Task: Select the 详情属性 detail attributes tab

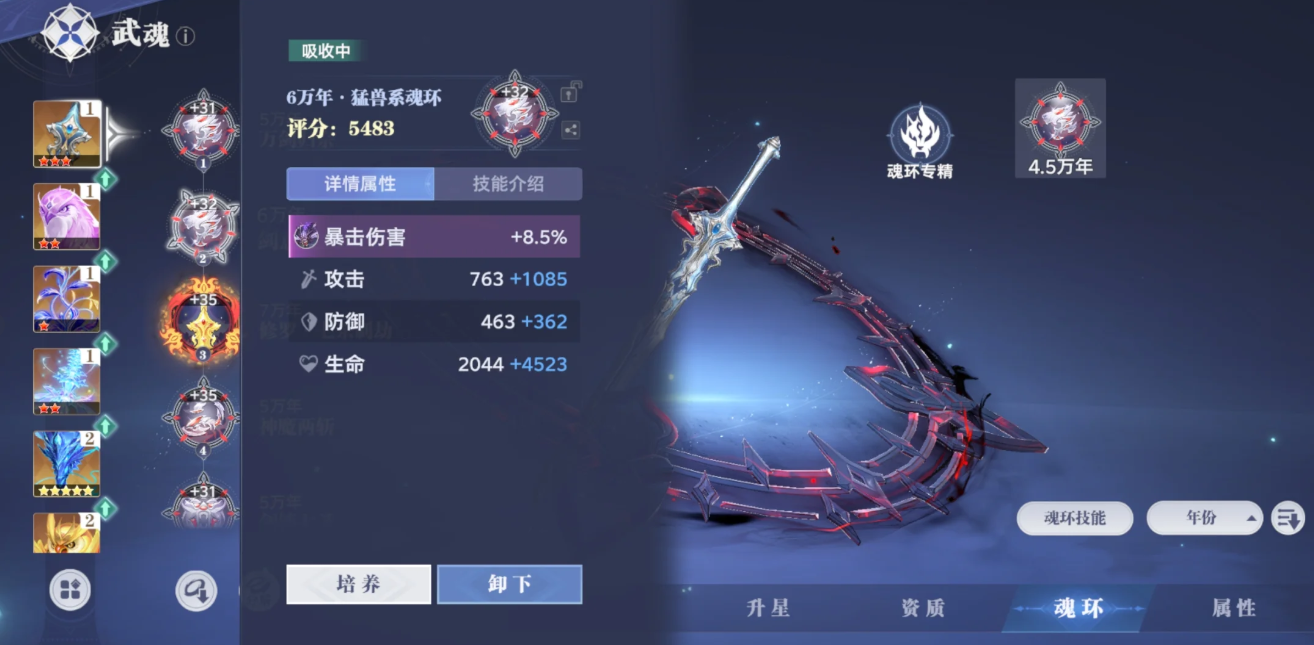Action: (x=360, y=184)
